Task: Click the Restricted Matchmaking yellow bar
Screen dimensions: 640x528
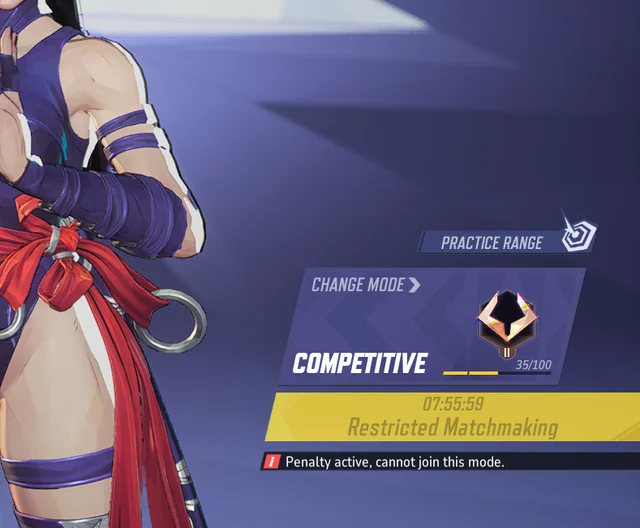Action: pos(452,418)
